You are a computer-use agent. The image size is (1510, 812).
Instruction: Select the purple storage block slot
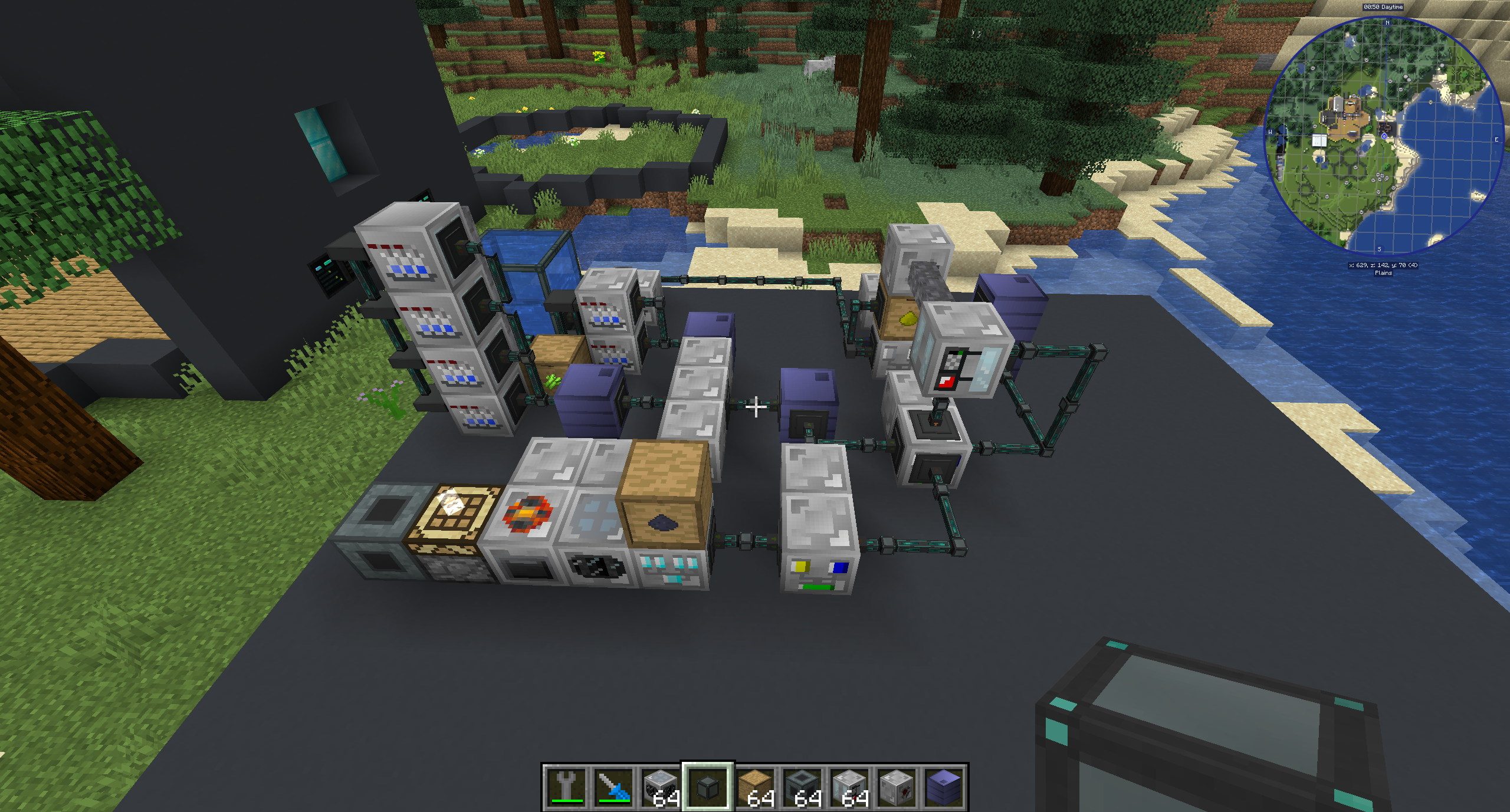point(944,787)
